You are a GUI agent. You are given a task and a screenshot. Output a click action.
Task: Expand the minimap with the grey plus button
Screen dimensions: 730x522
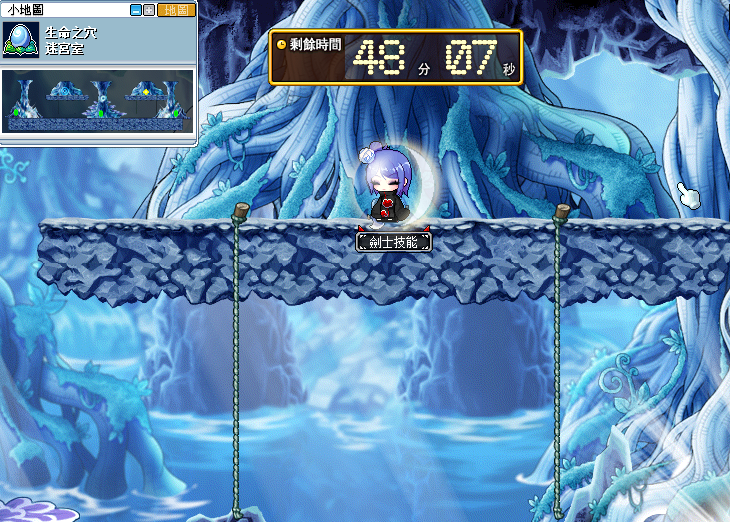pyautogui.click(x=149, y=9)
